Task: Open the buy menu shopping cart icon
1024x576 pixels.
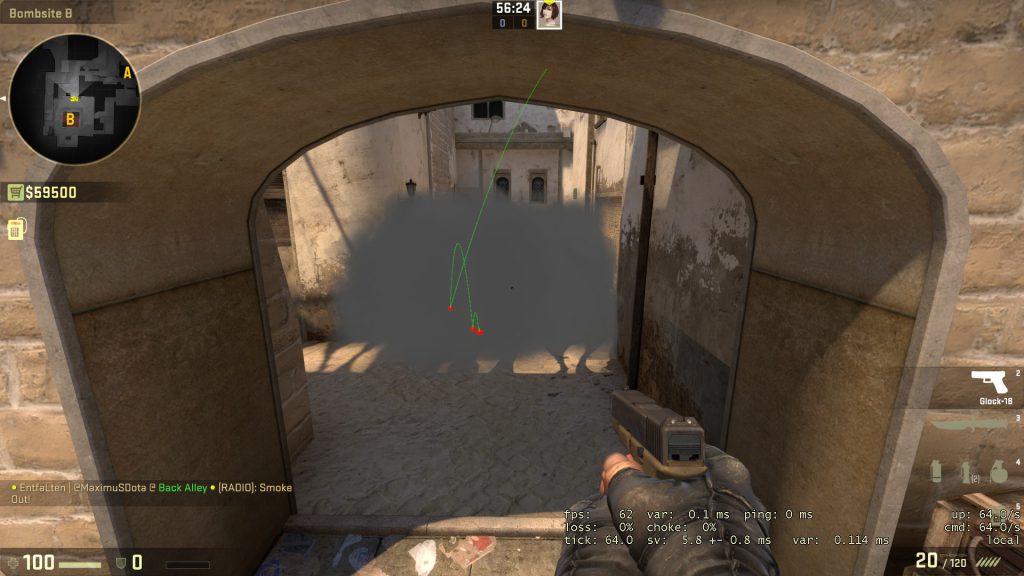Action: tap(16, 192)
